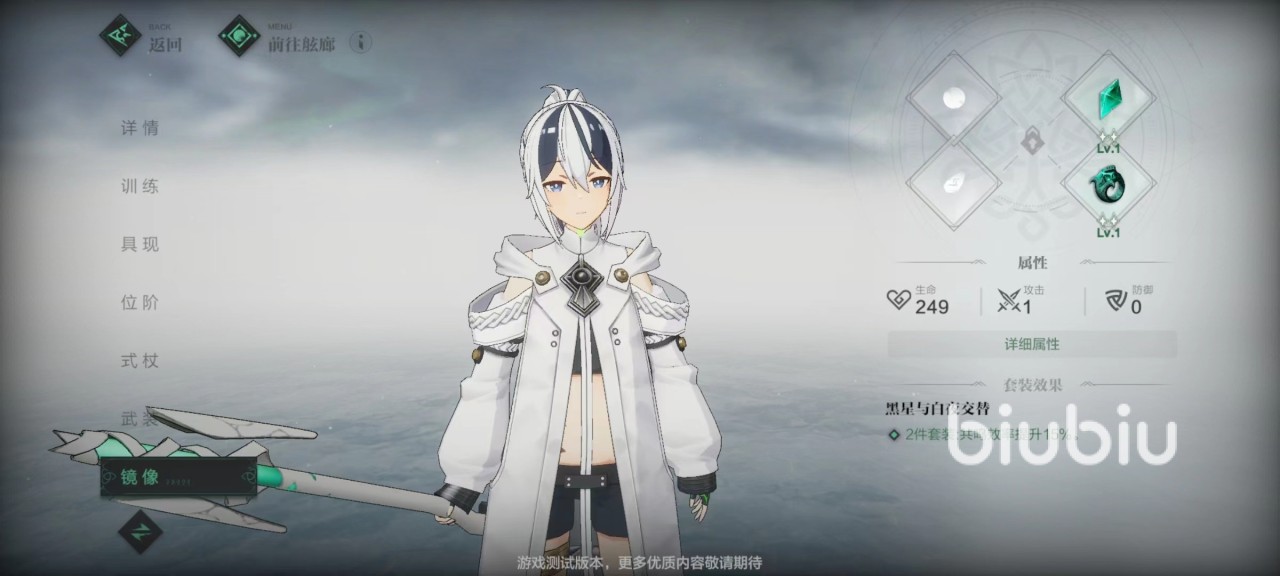The height and width of the screenshot is (576, 1280).
Task: Select the green crystal mirror slot
Action: 1108,98
